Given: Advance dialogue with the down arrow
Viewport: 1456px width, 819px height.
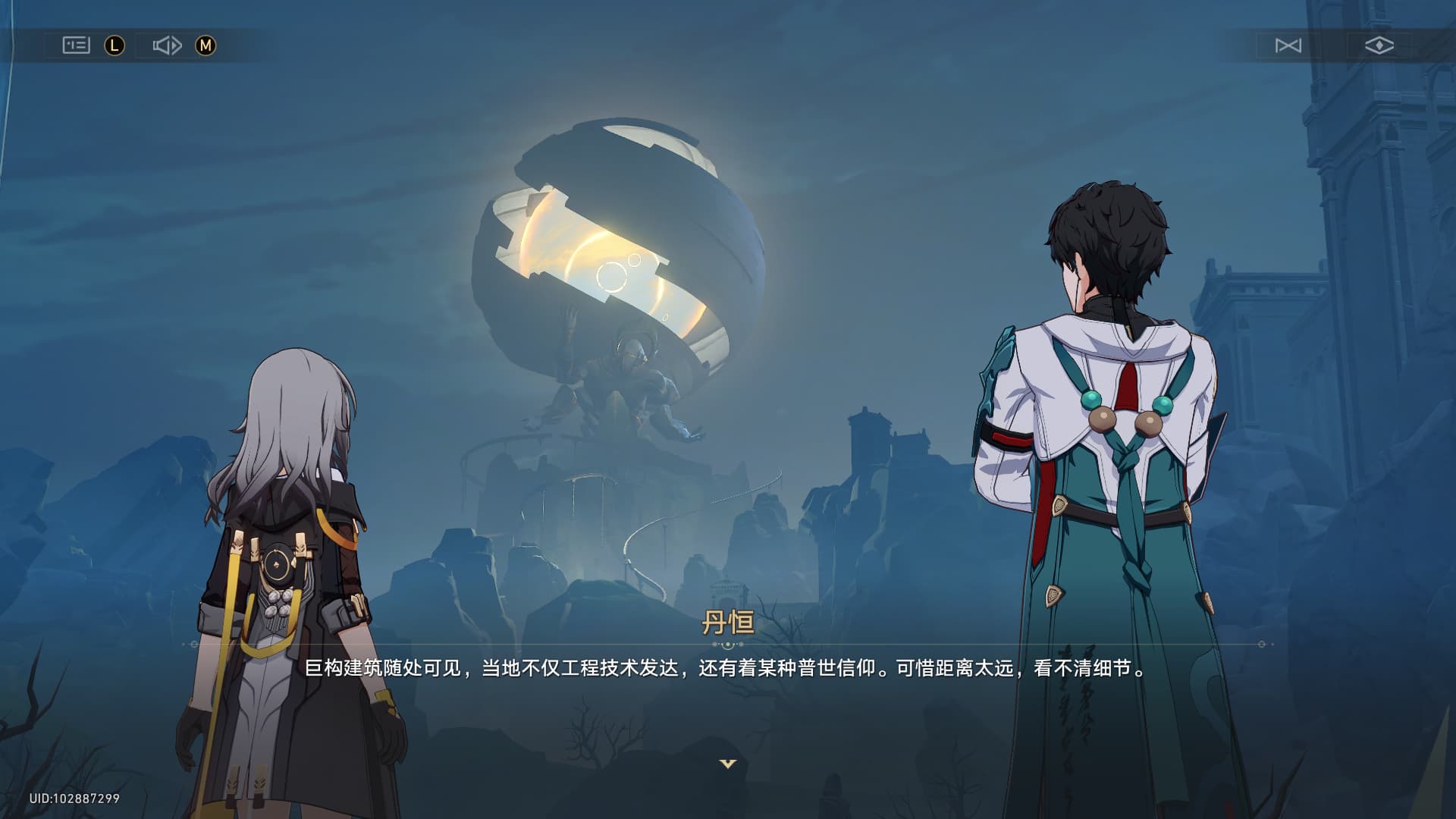Looking at the screenshot, I should pyautogui.click(x=727, y=764).
